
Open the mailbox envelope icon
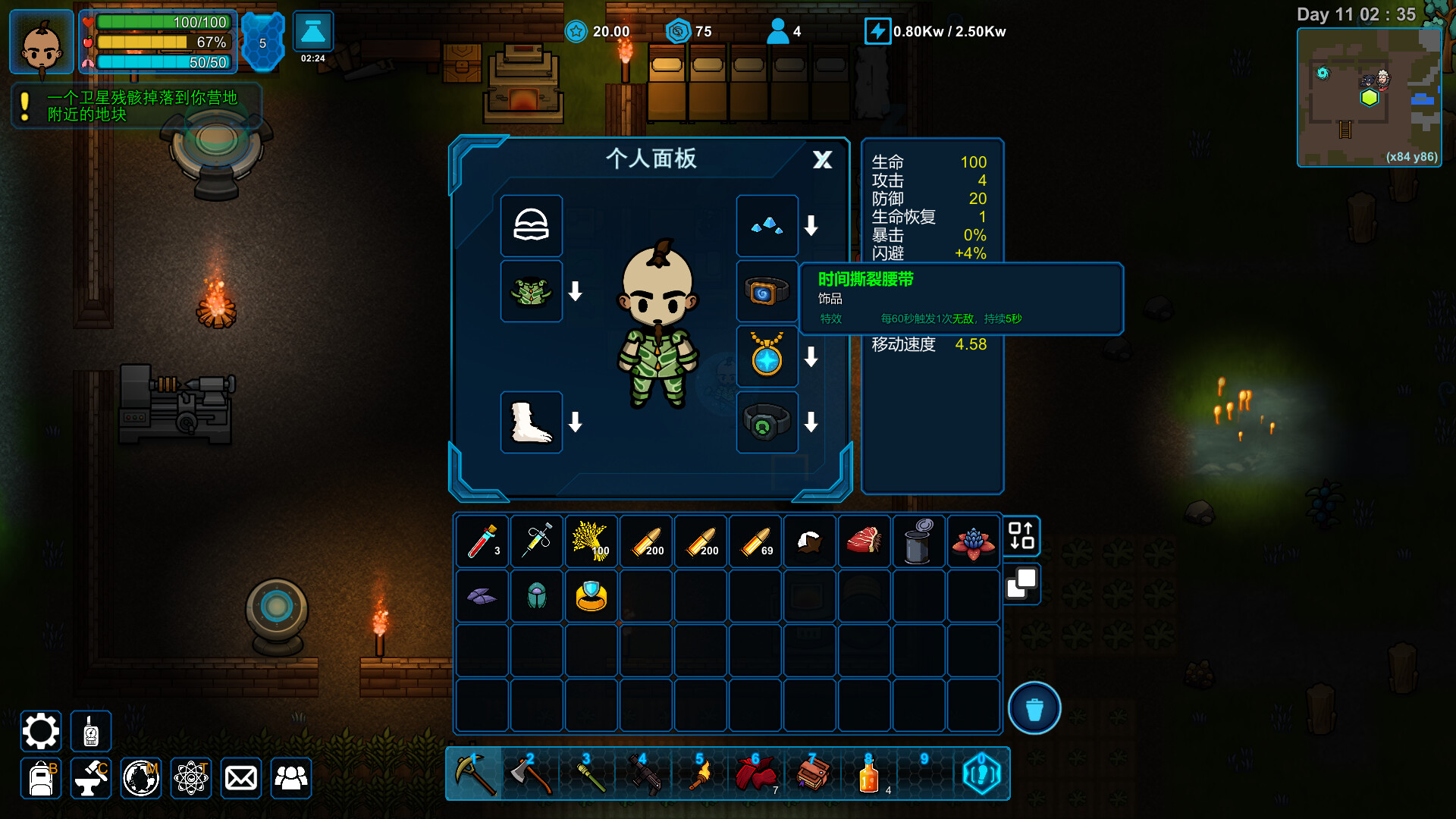point(240,778)
